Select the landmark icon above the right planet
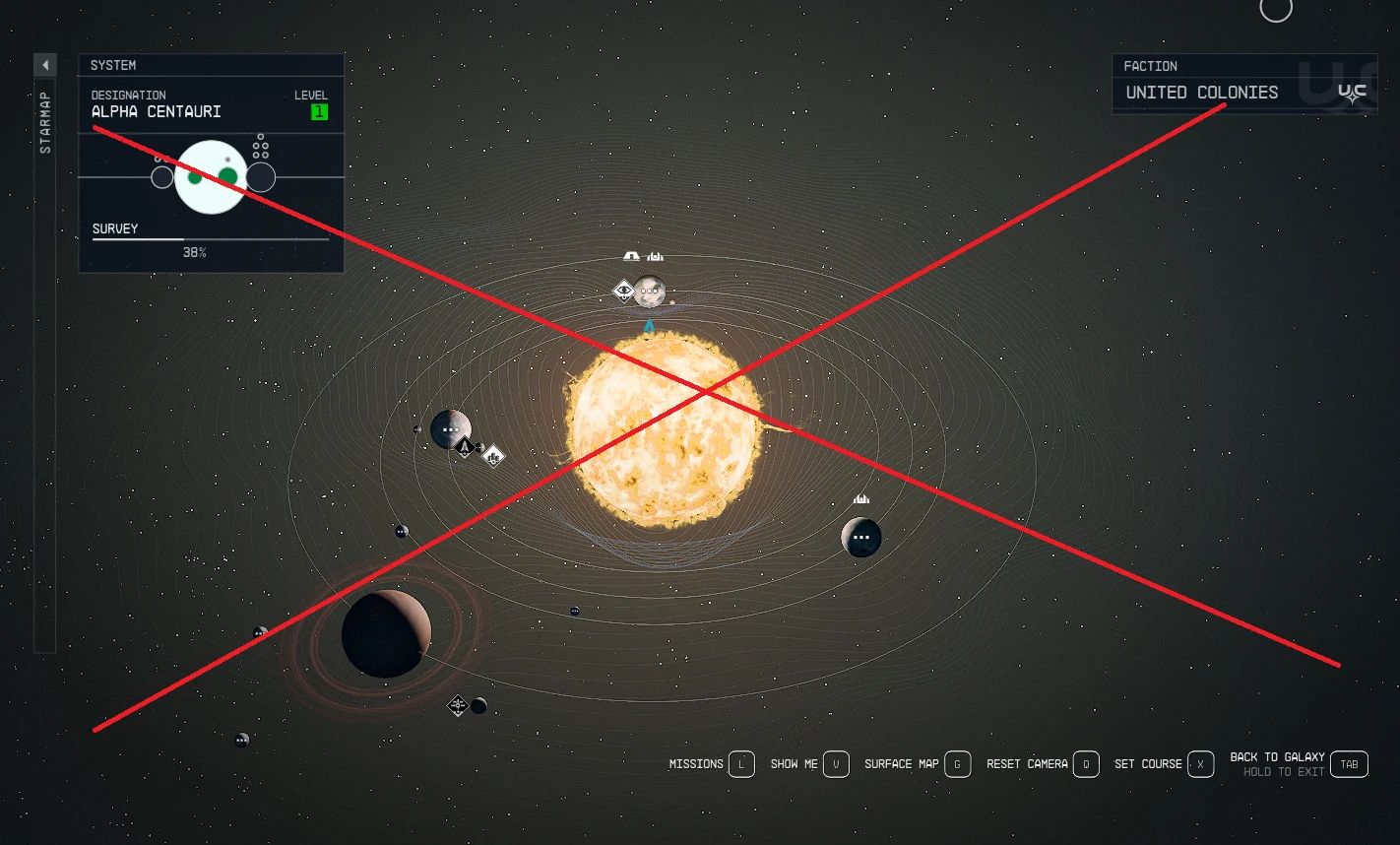This screenshot has width=1400, height=845. pyautogui.click(x=861, y=499)
